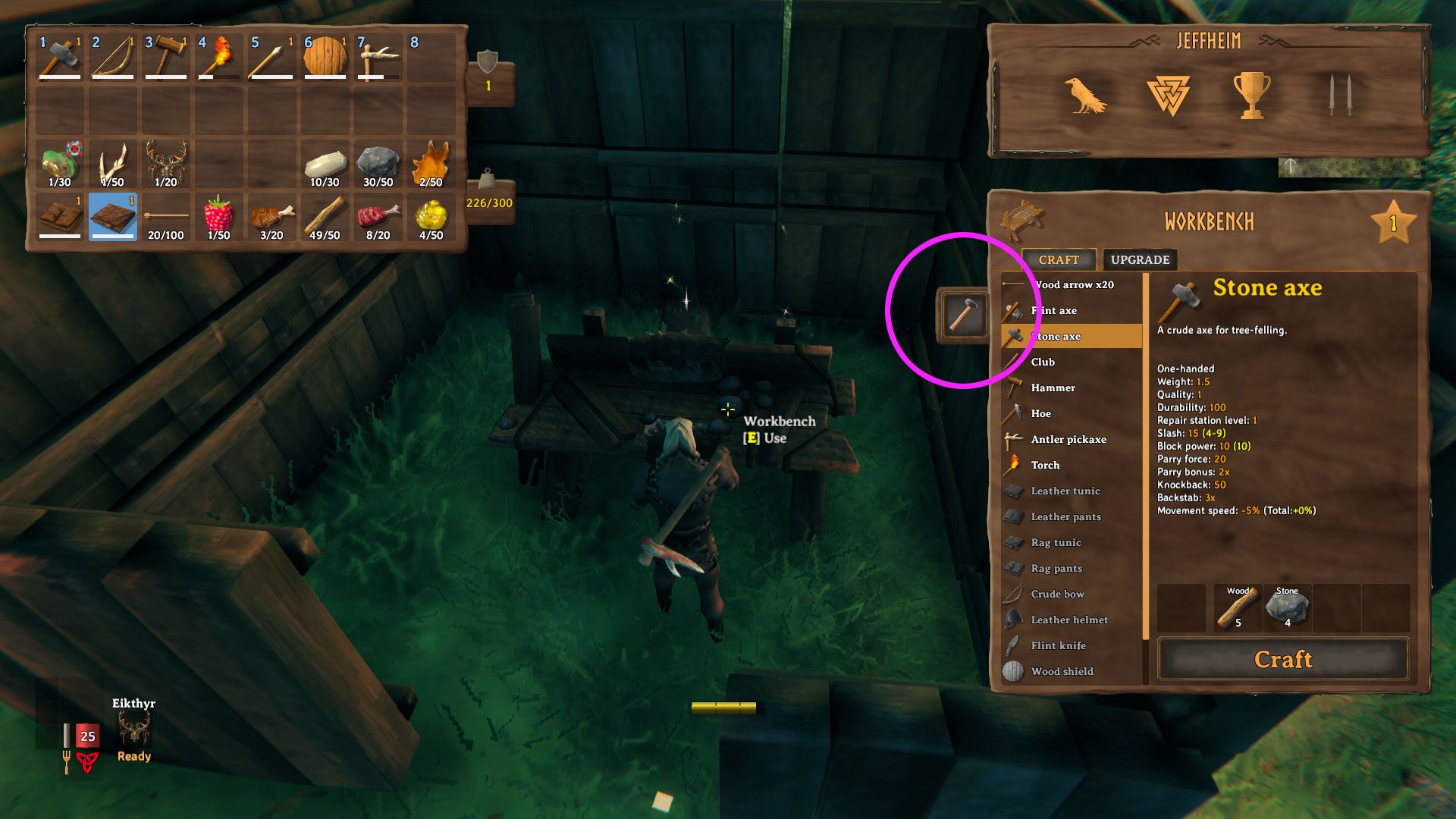Click the workbench level star
Viewport: 1456px width, 819px height.
(1394, 220)
